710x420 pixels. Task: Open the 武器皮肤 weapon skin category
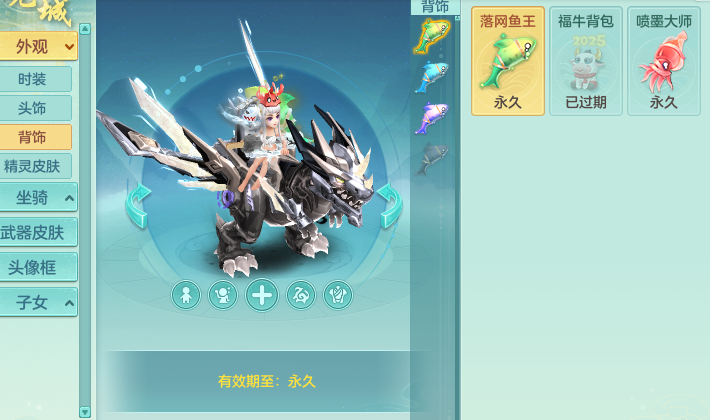[x=36, y=233]
